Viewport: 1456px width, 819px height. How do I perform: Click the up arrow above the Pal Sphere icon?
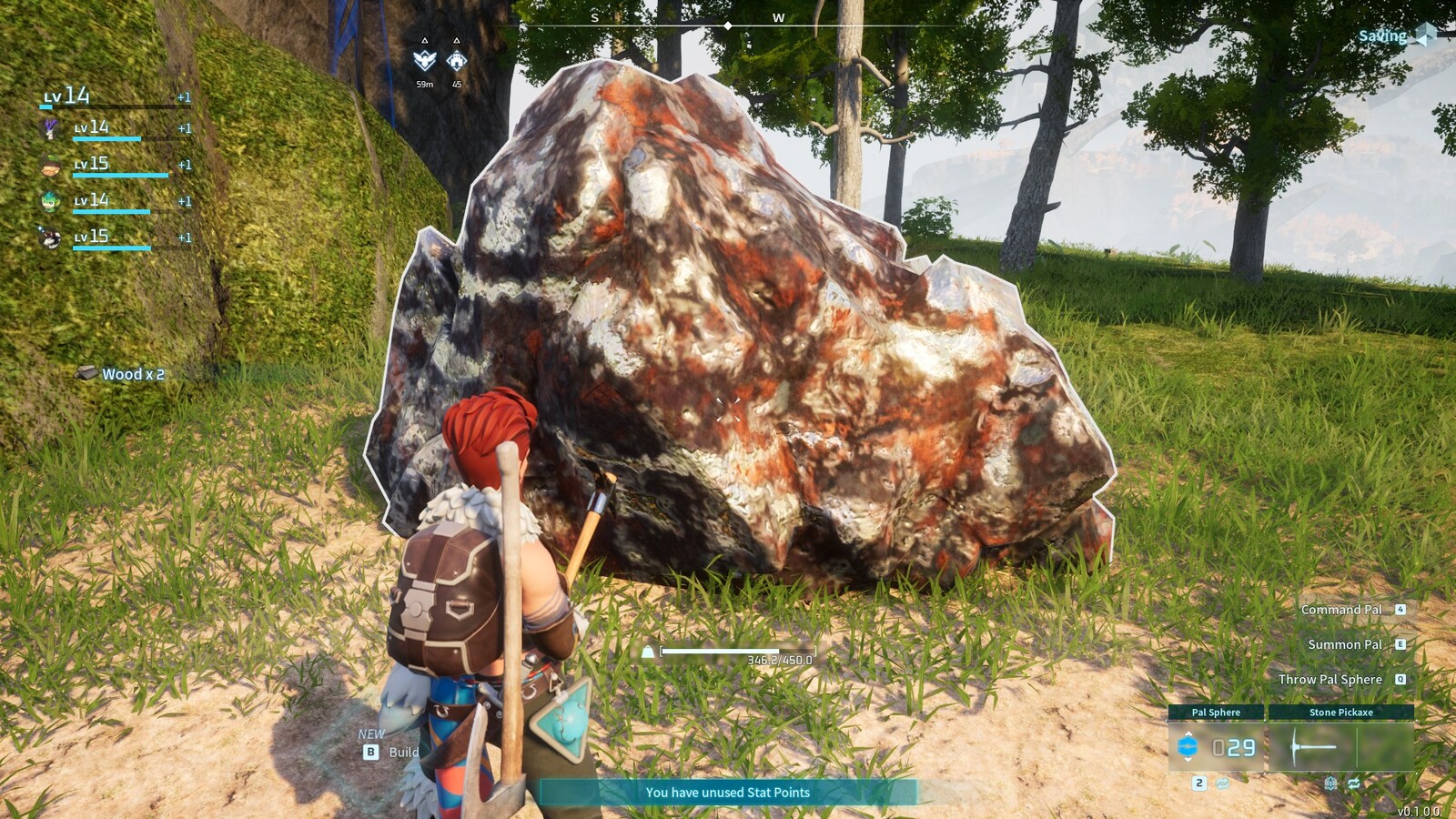(x=1188, y=733)
